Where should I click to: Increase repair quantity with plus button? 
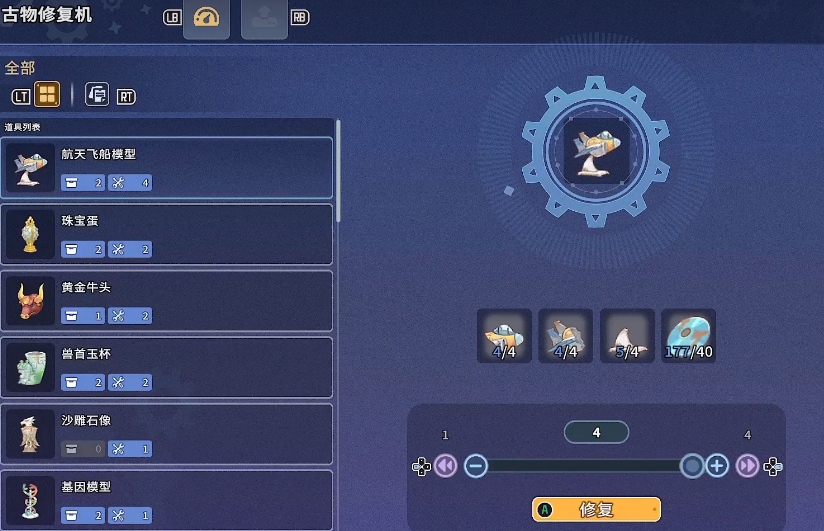click(x=717, y=466)
